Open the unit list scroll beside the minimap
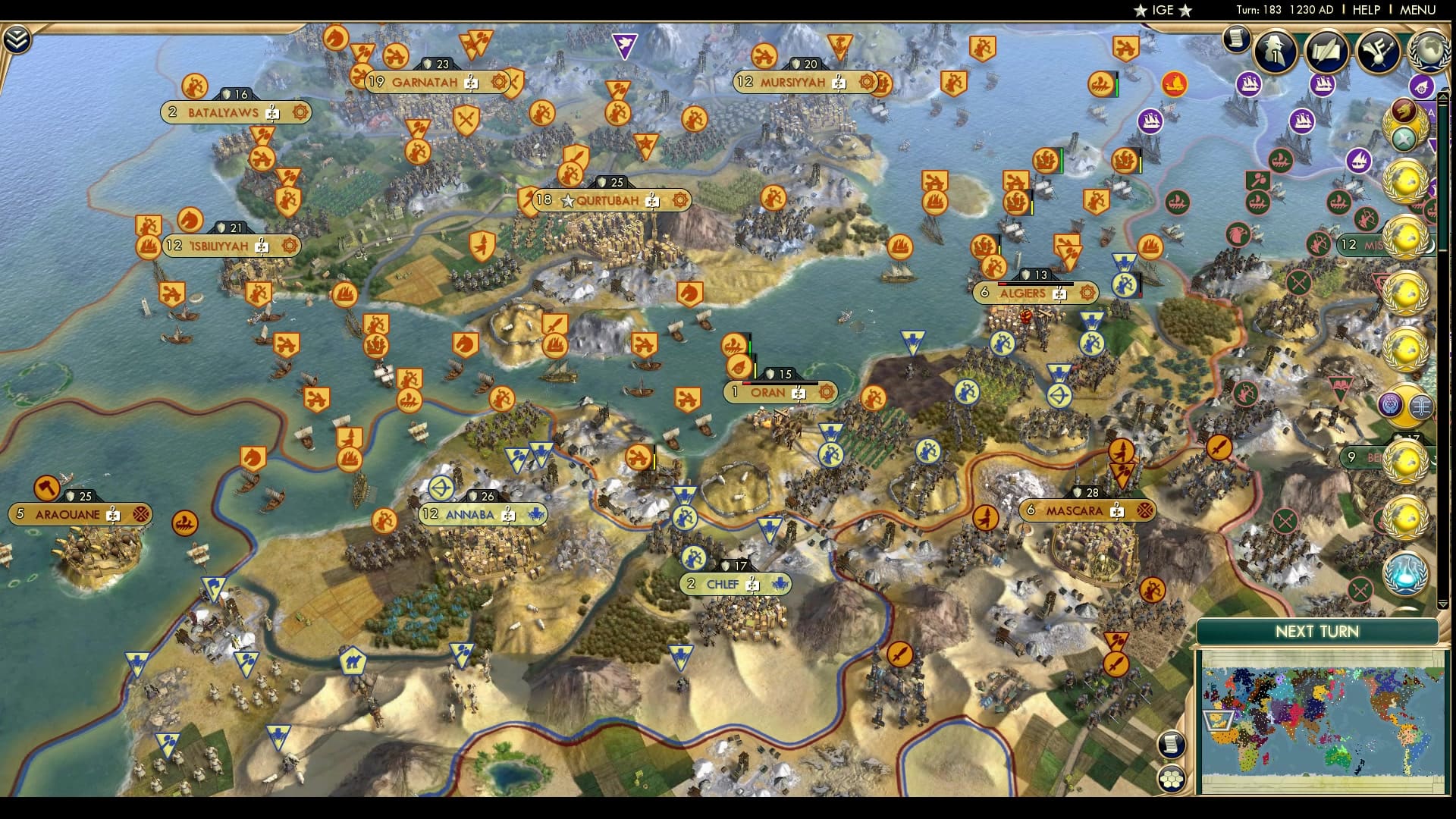This screenshot has height=819, width=1456. tap(1172, 745)
